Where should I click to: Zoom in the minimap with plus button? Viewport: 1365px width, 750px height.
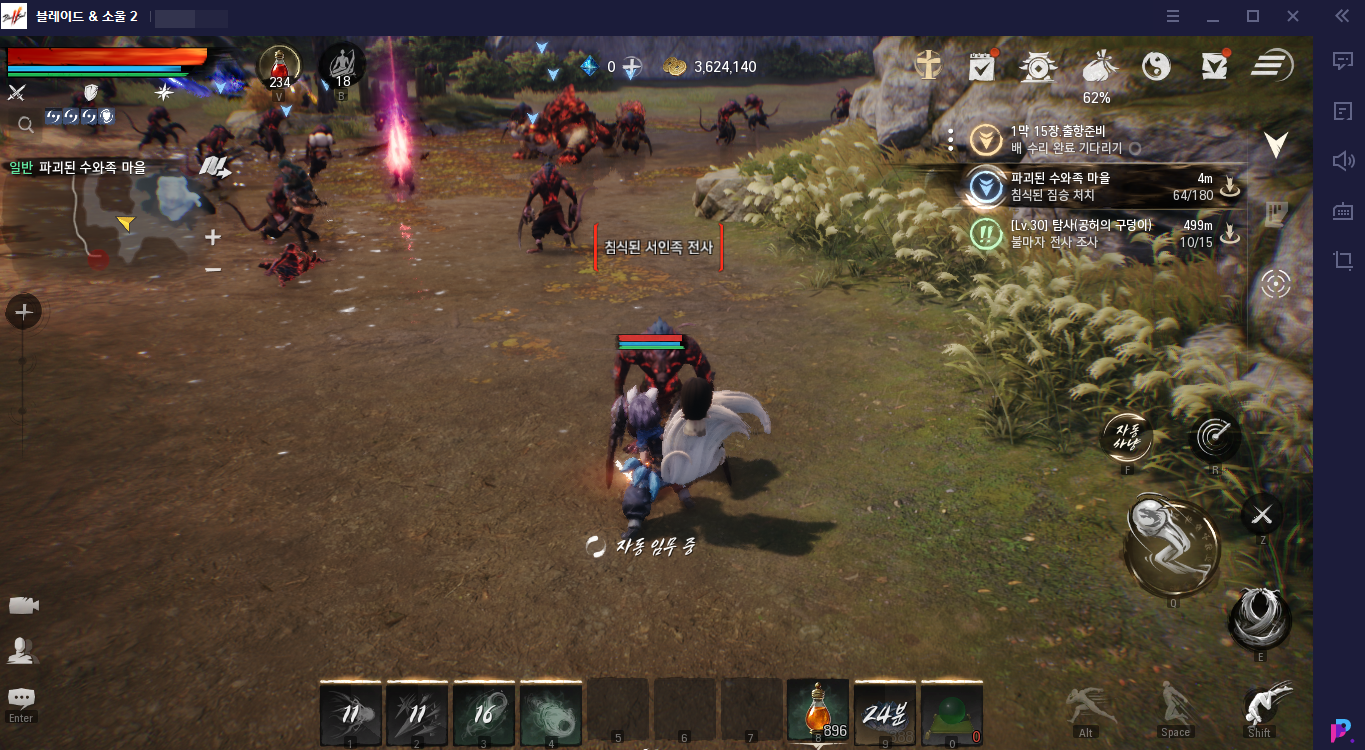coord(212,238)
